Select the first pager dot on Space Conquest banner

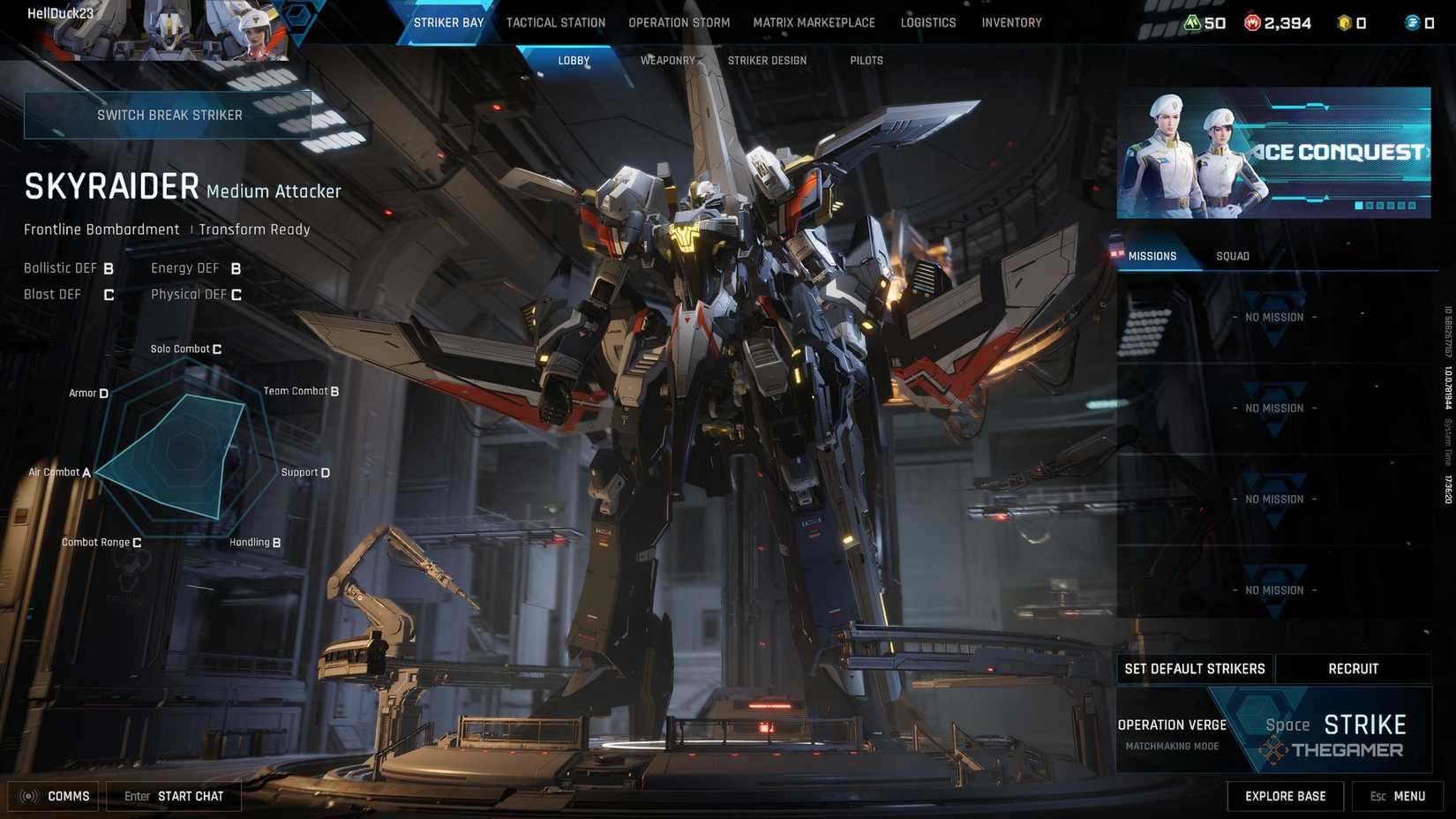tap(1358, 204)
